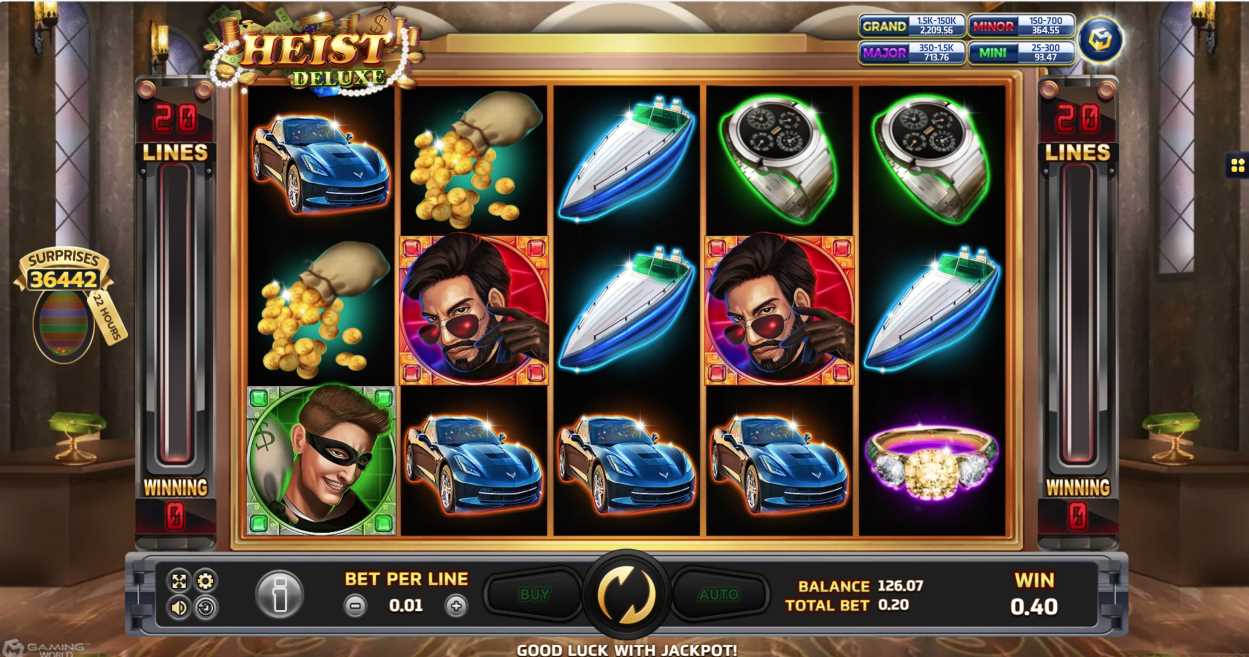Viewport: 1249px width, 657px height.
Task: Activate AUTO spin mode
Action: click(x=718, y=594)
